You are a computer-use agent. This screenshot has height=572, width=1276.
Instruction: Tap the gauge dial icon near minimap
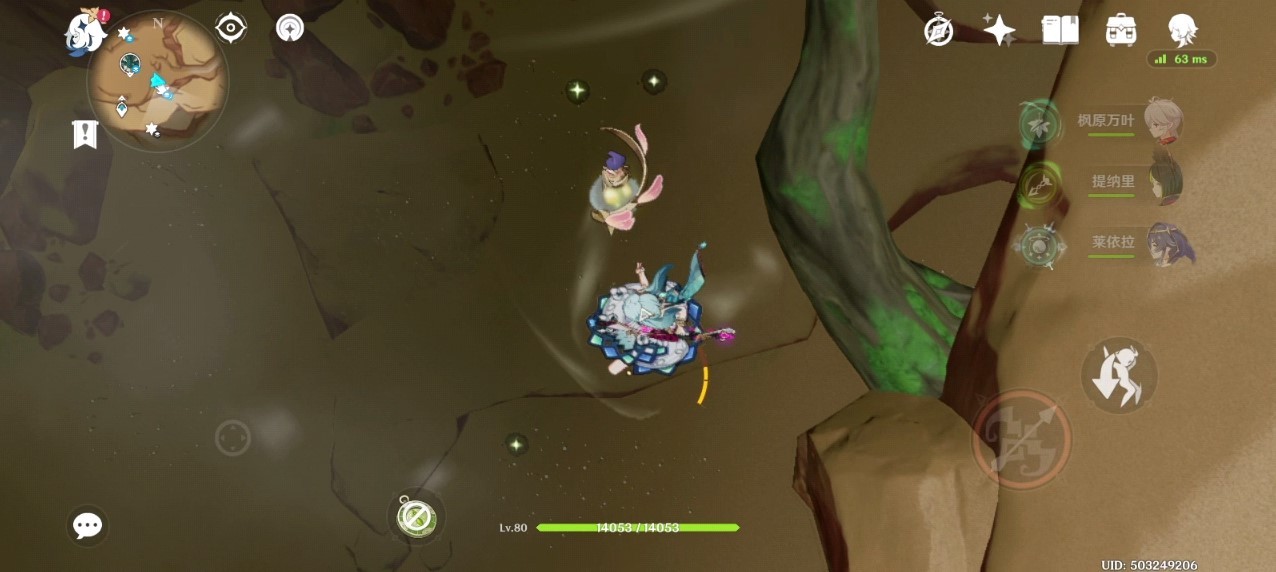coord(290,28)
